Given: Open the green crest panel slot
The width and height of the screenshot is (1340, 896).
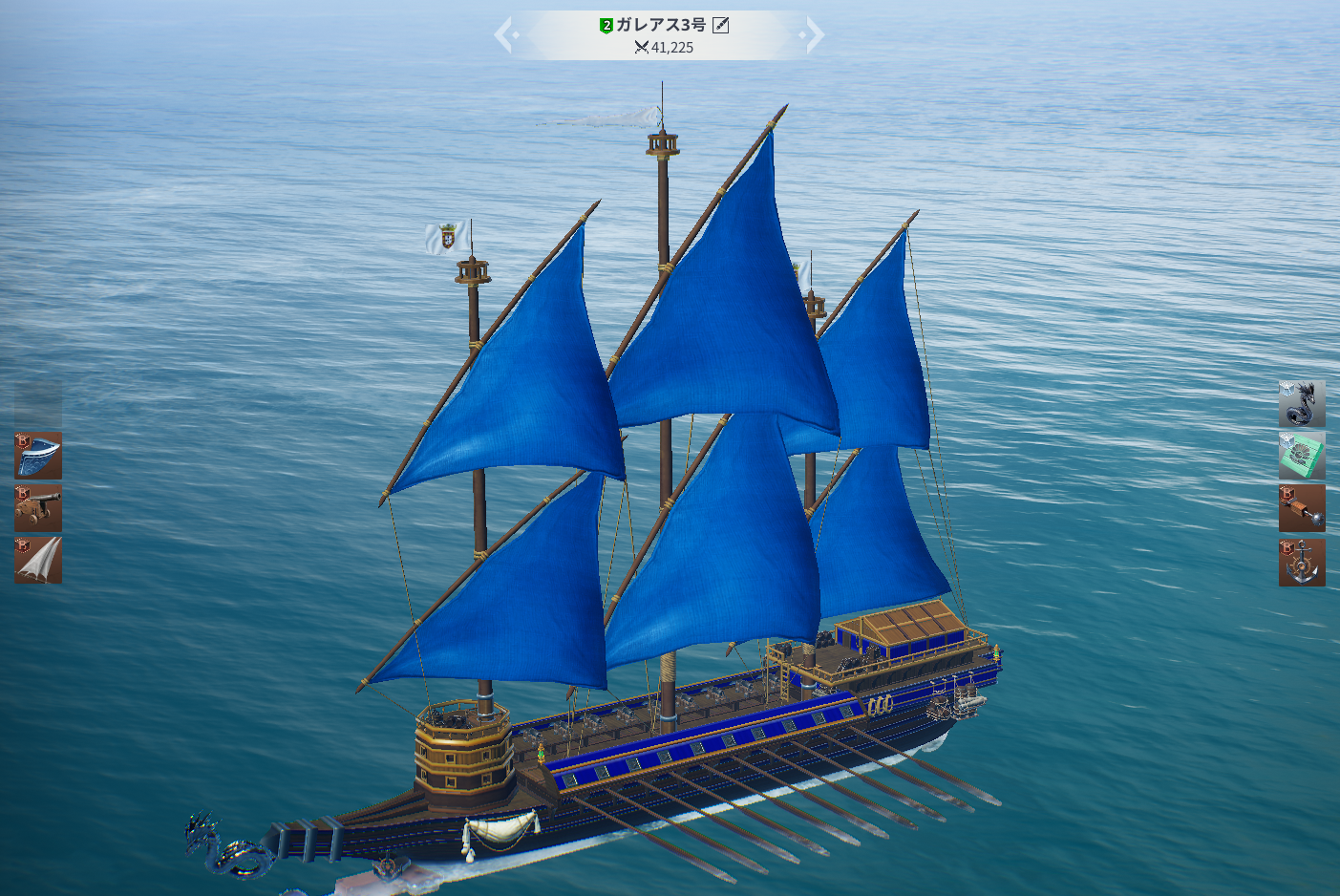Looking at the screenshot, I should pos(1302,456).
